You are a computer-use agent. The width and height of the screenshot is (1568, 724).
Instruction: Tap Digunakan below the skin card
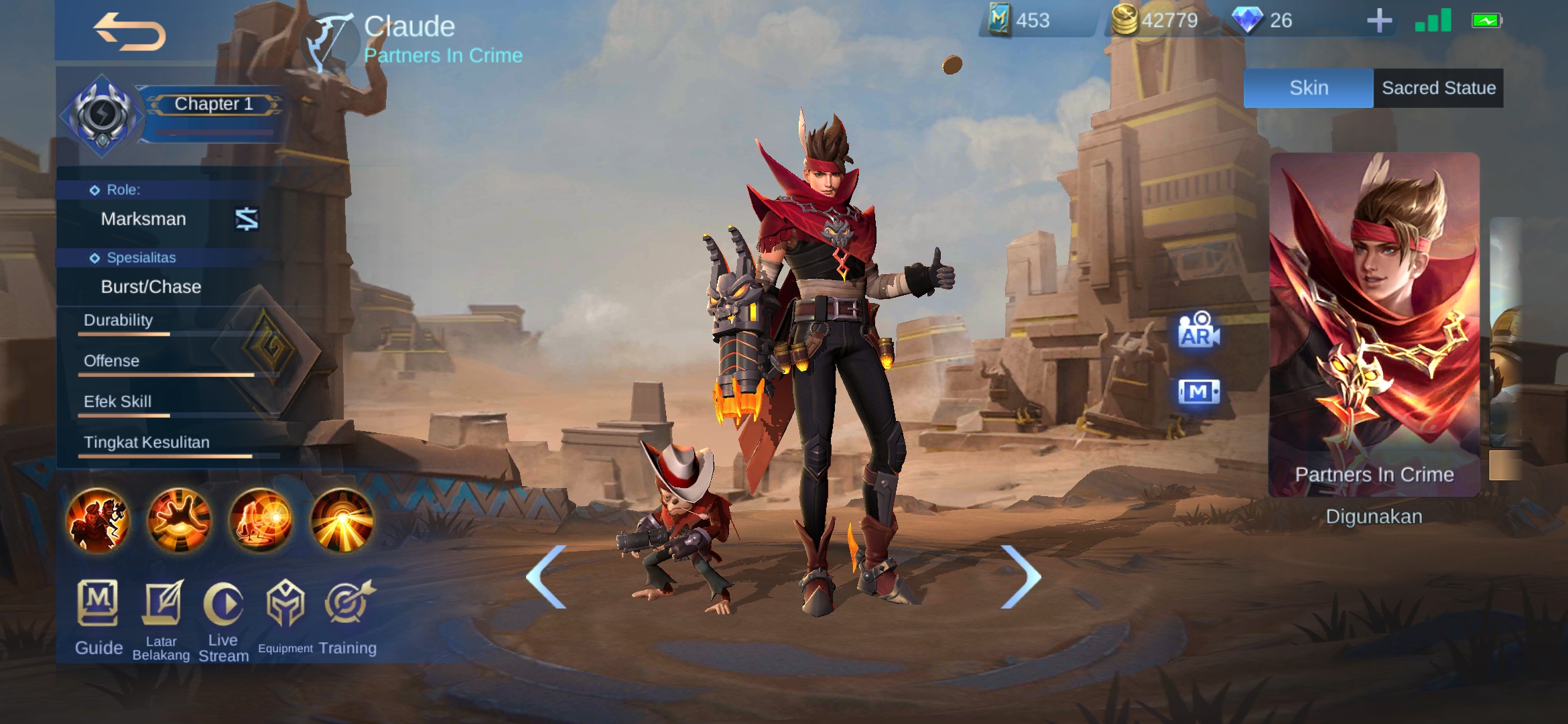coord(1374,516)
